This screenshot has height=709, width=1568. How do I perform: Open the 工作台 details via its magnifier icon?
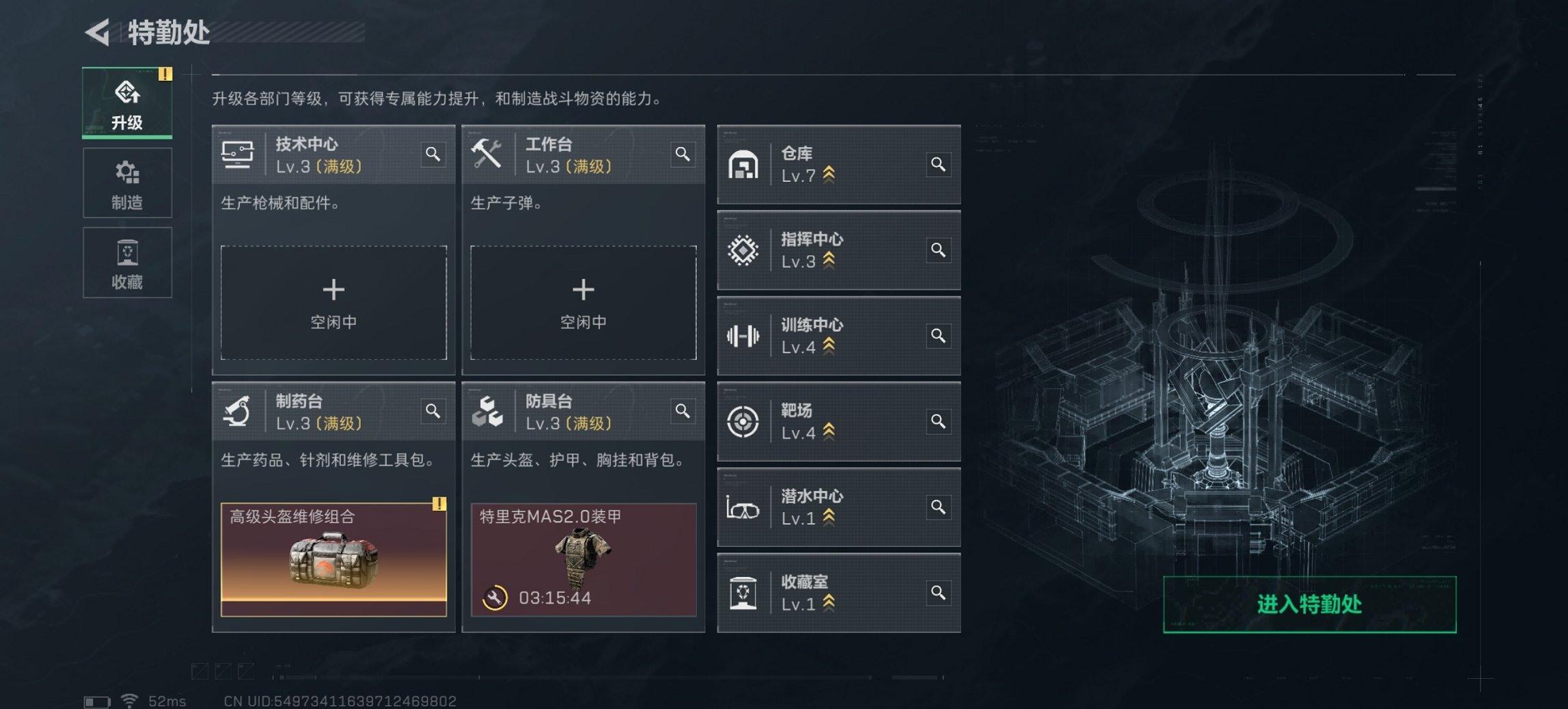coord(683,155)
